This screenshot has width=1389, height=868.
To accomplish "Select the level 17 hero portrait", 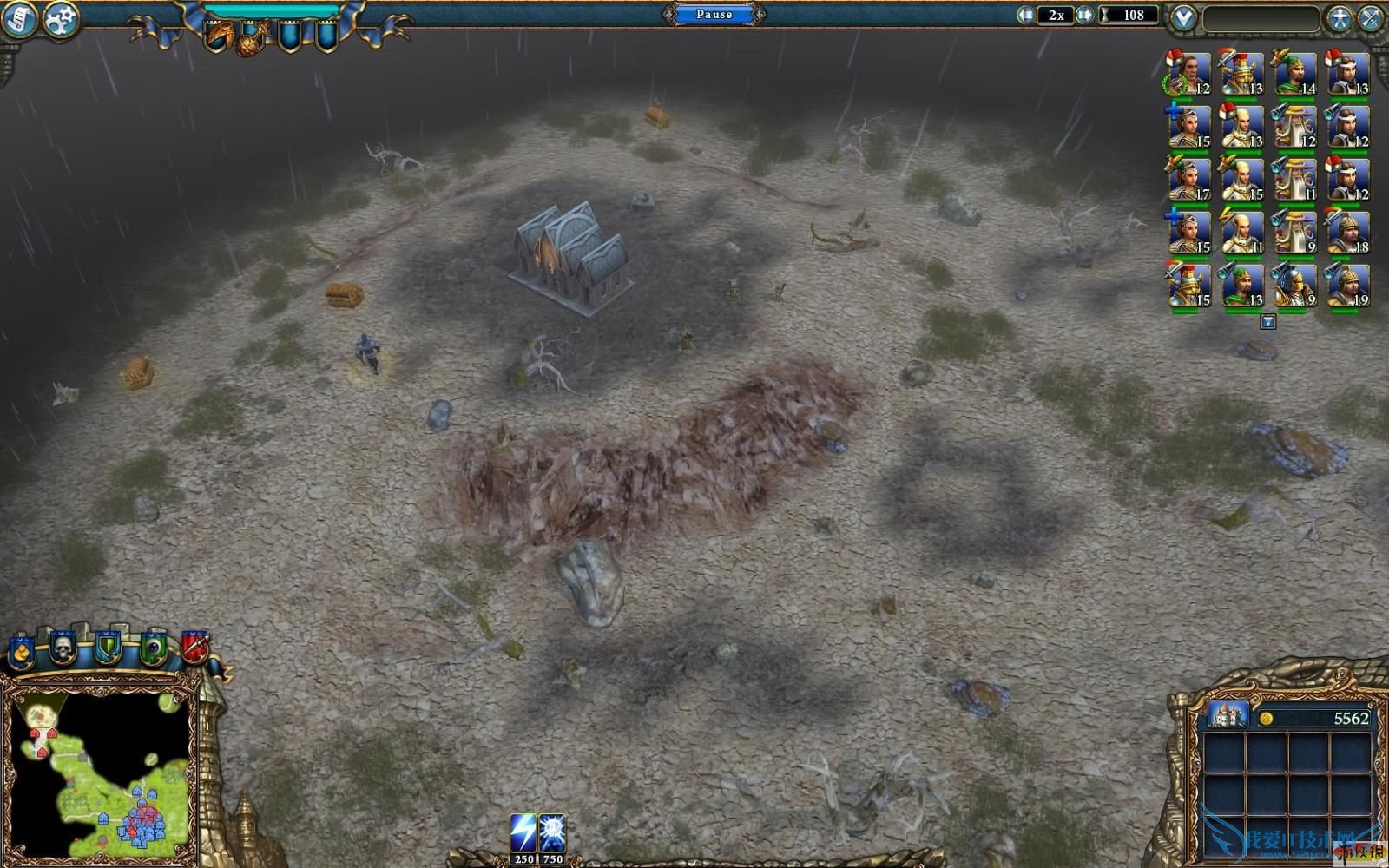I will coord(1188,180).
